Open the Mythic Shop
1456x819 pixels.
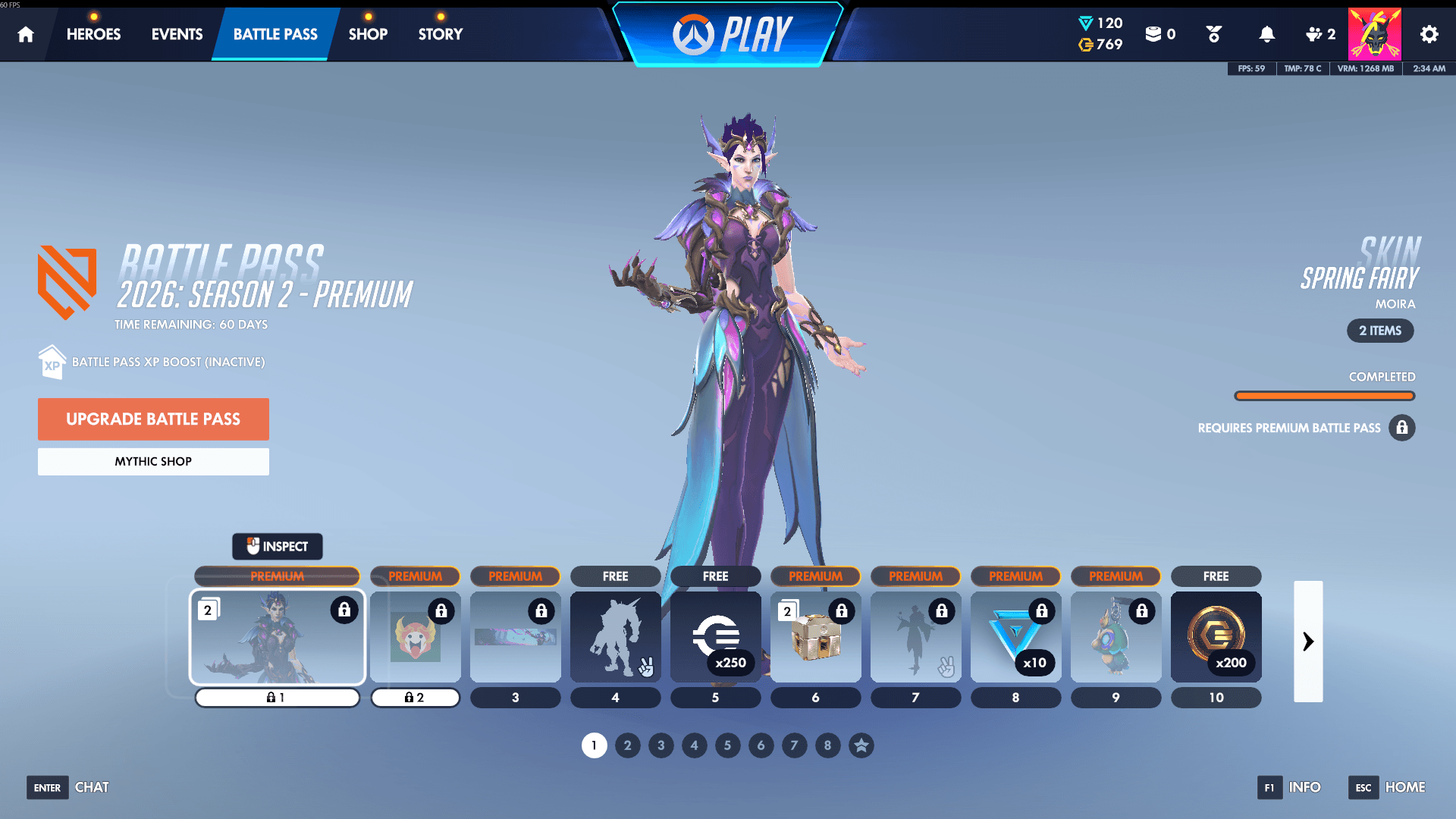(x=153, y=461)
